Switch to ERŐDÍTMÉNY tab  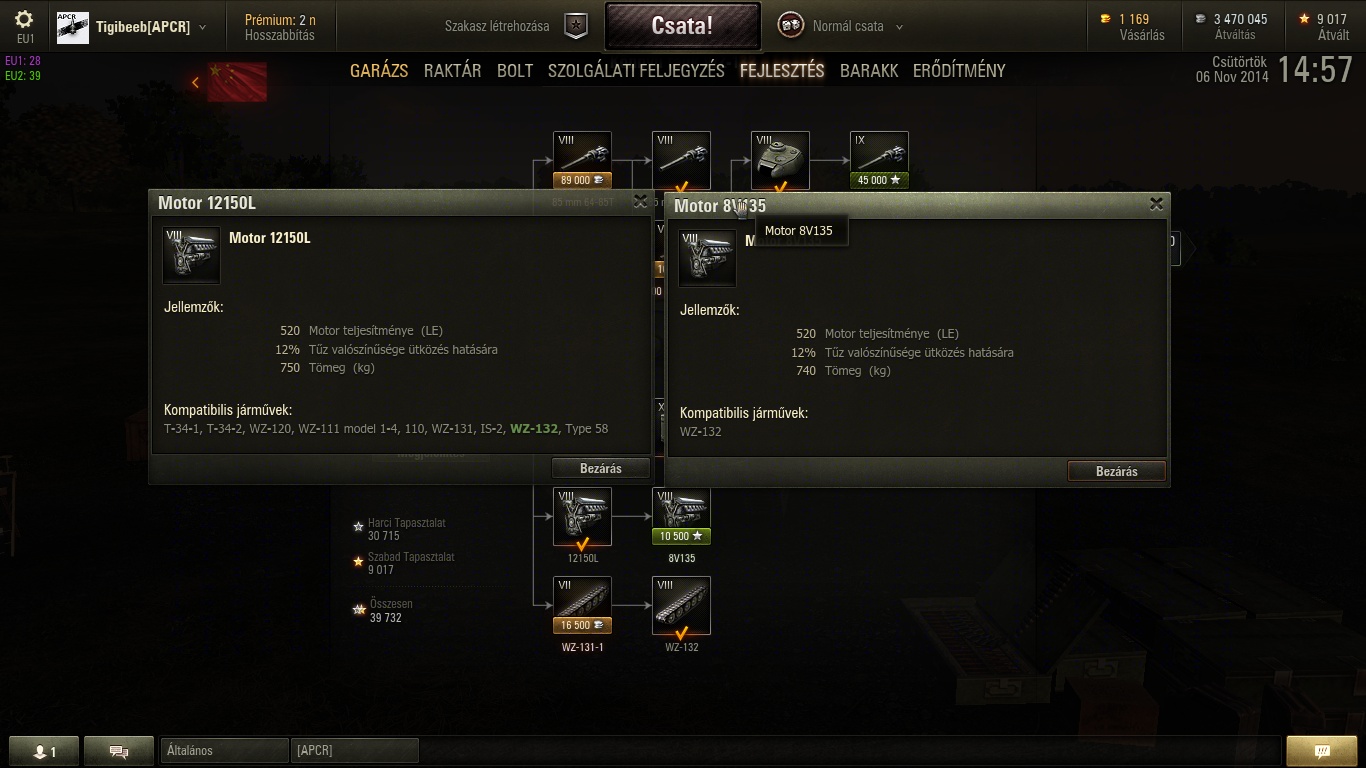pyautogui.click(x=959, y=71)
